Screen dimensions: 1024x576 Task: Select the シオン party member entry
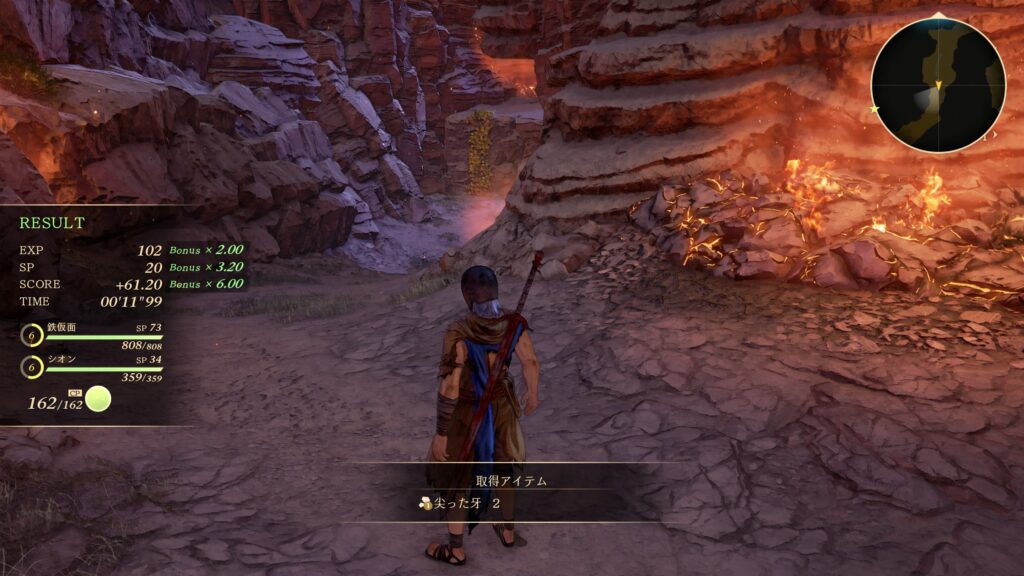coord(90,367)
